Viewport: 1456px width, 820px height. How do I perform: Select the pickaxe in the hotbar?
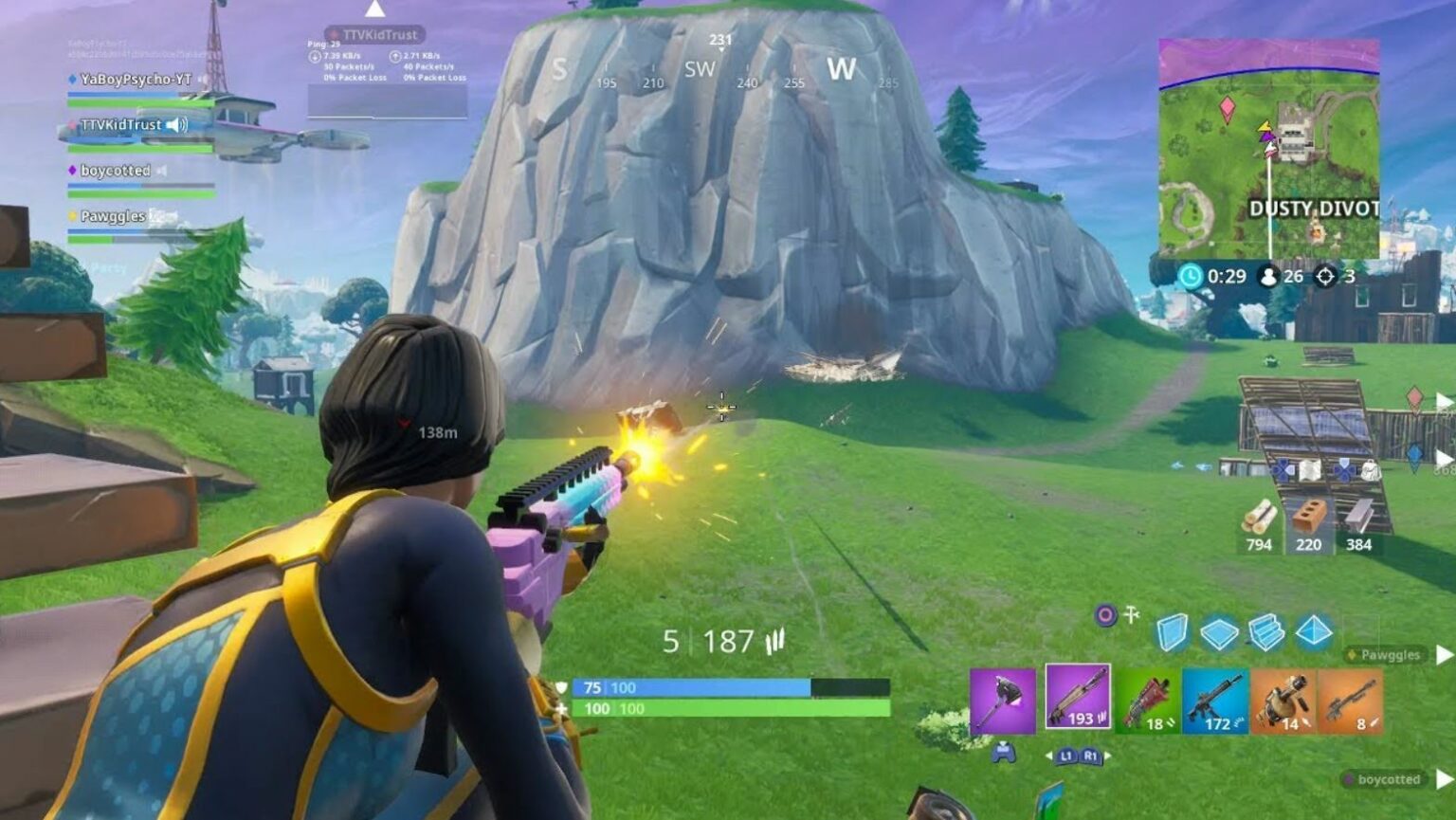[1005, 701]
